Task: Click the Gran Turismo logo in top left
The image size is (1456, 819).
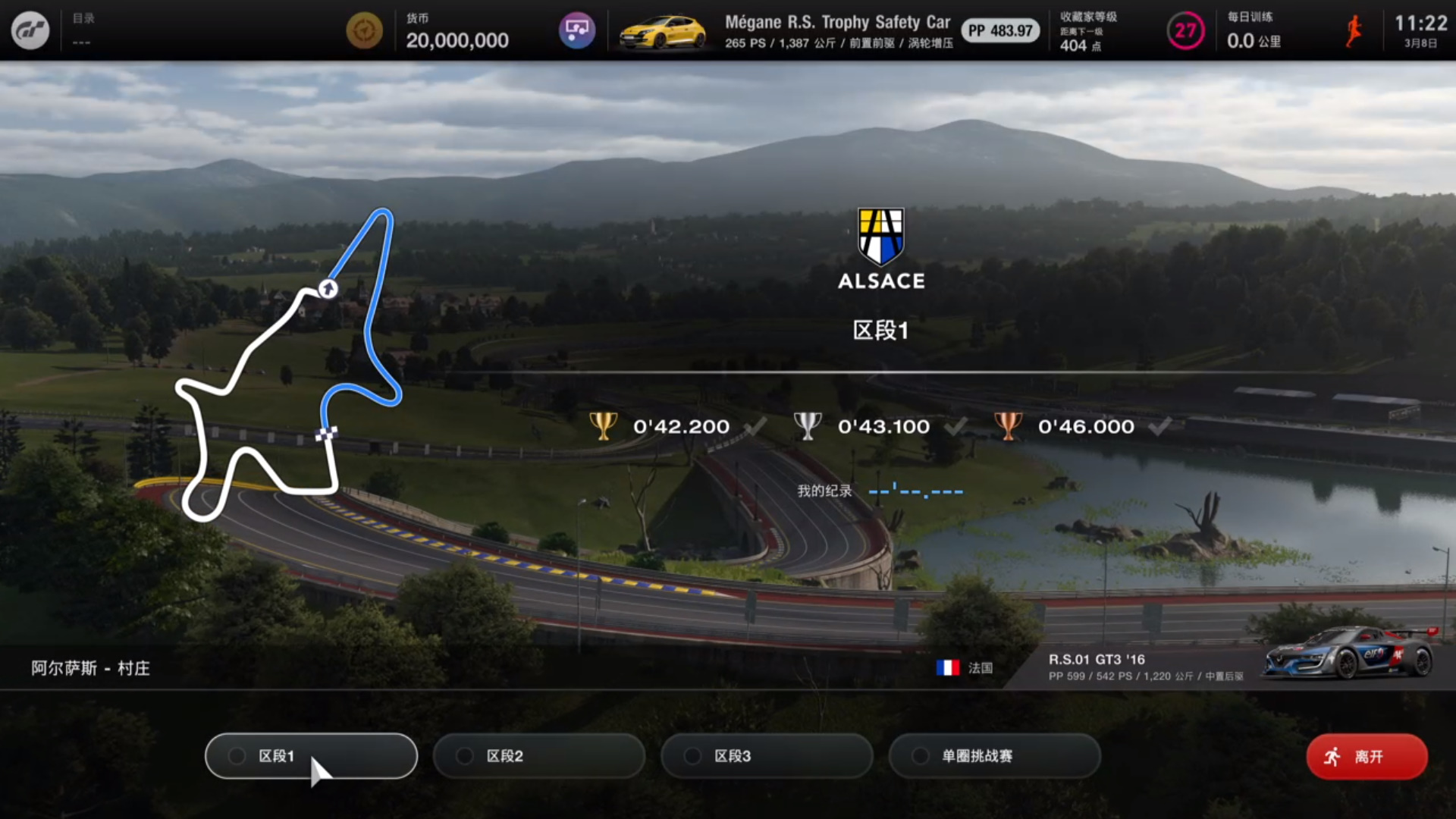Action: click(x=30, y=30)
